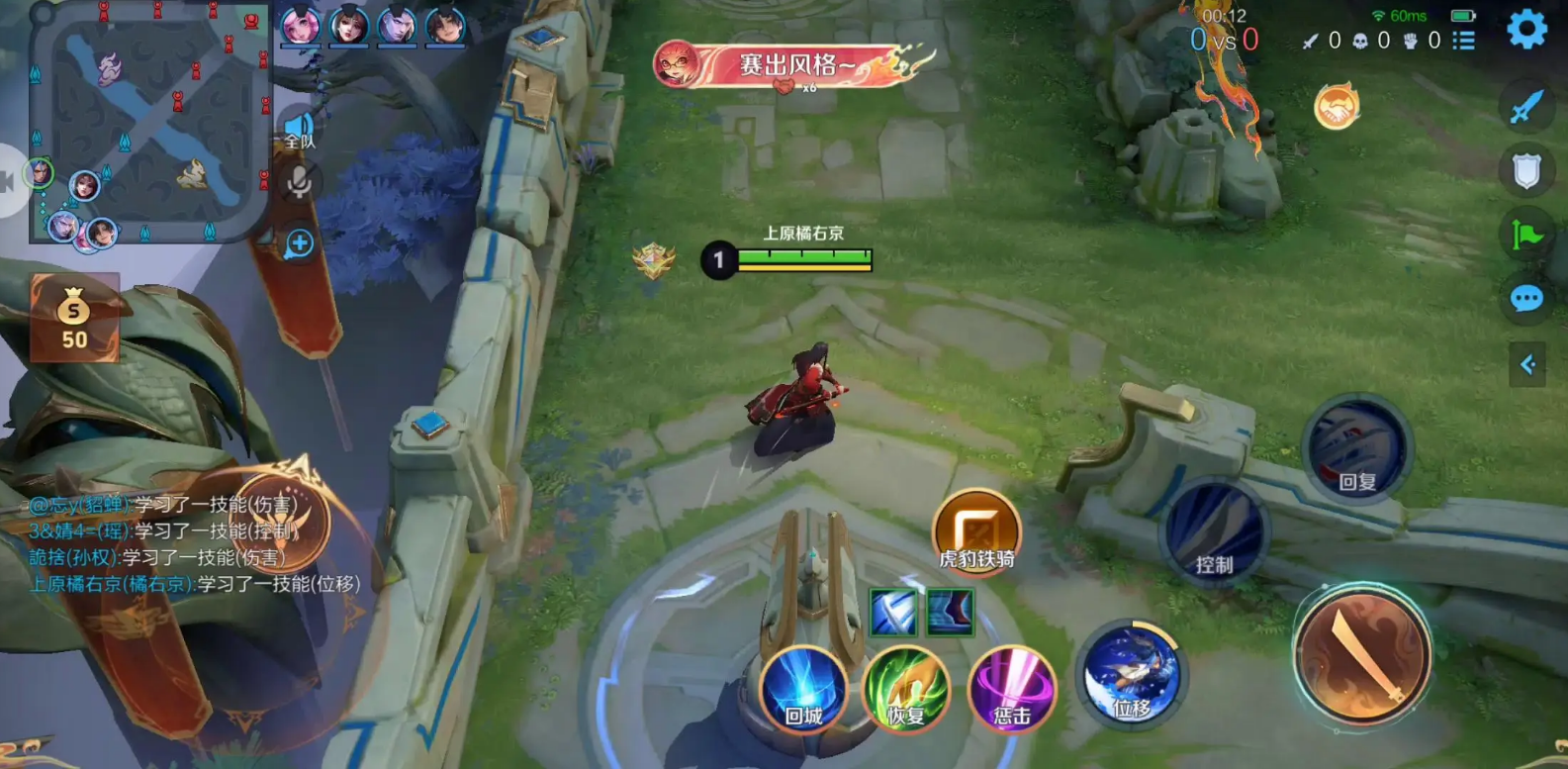Activate the 虎豹铁骑 ability
Image resolution: width=1568 pixels, height=769 pixels.
pyautogui.click(x=975, y=529)
